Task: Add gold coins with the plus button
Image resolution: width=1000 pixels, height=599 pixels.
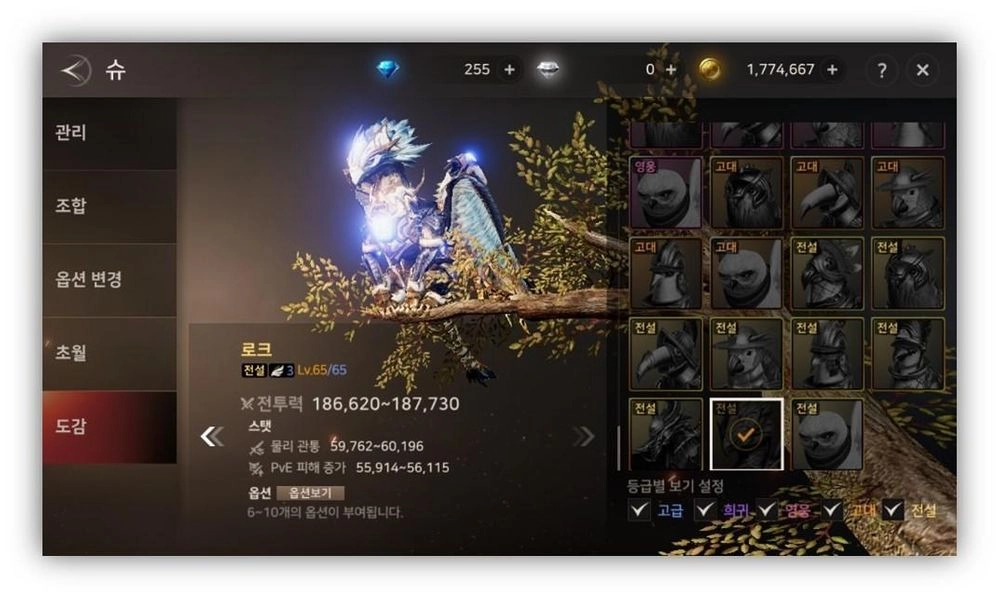Action: 830,70
